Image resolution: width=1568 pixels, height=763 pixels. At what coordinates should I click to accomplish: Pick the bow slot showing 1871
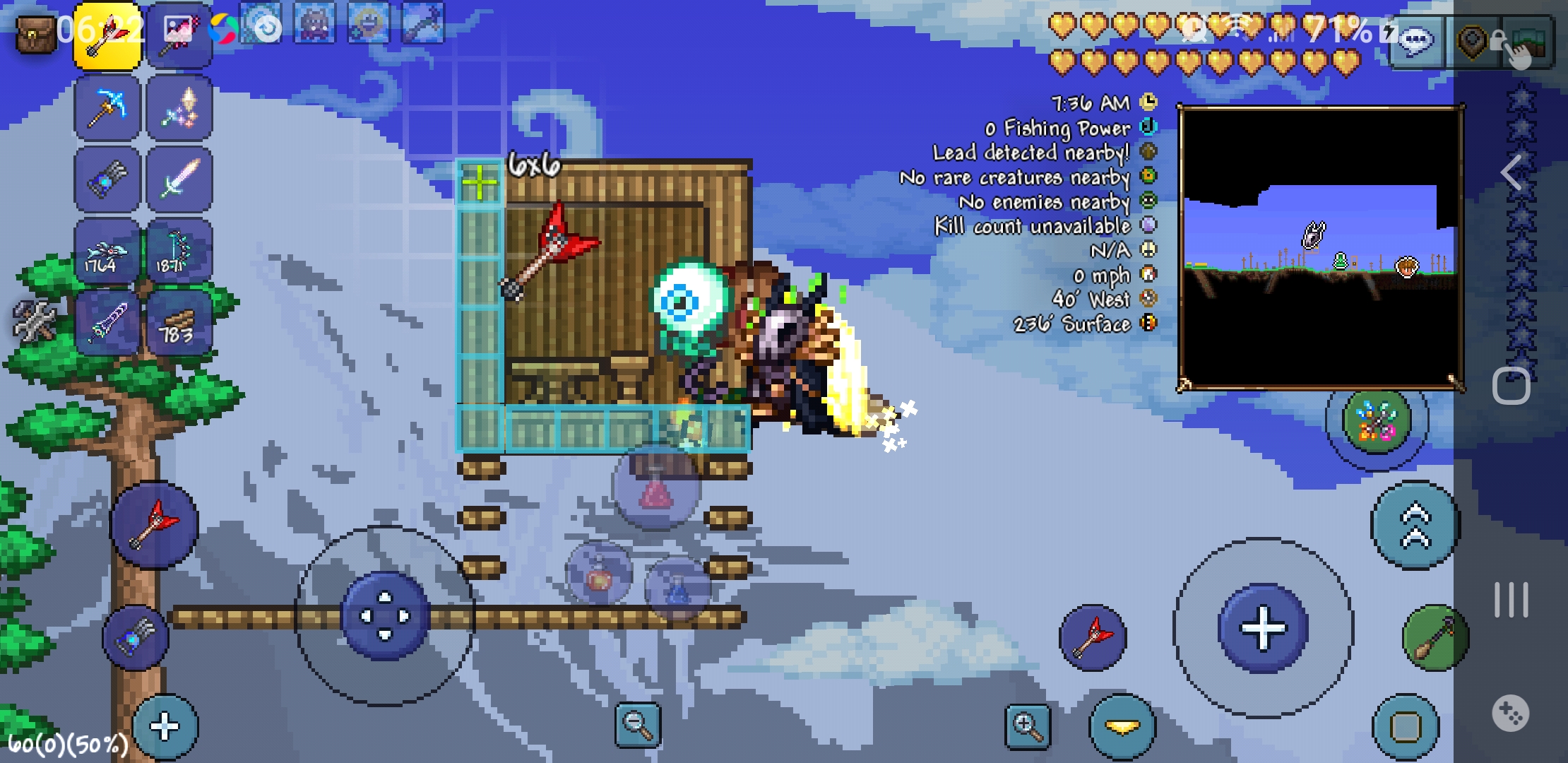(179, 252)
